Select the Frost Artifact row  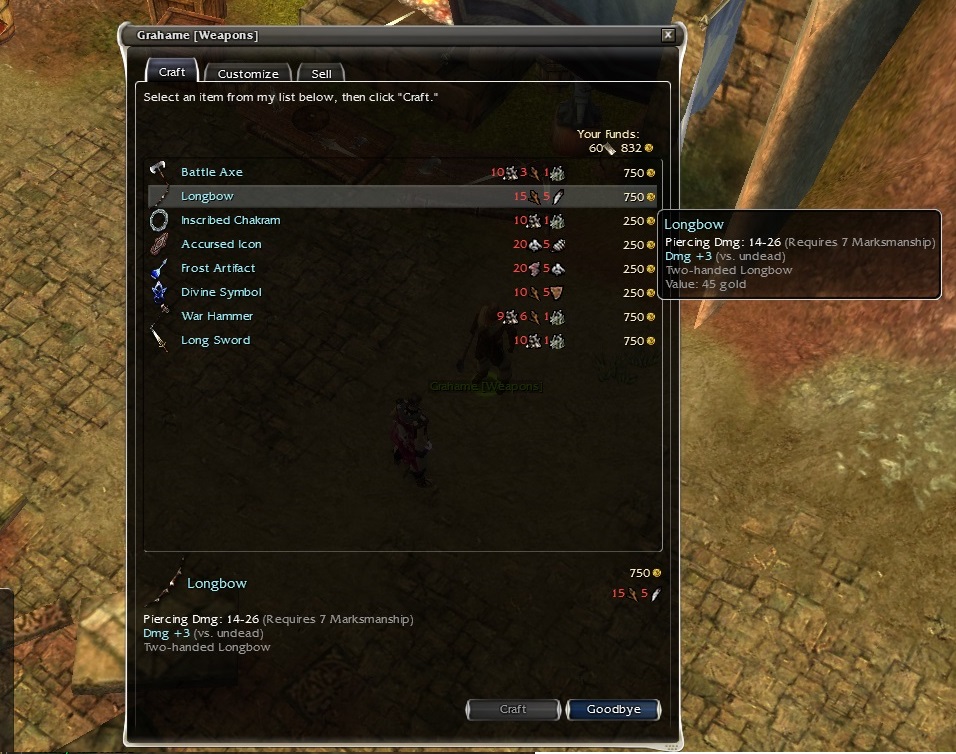(x=218, y=268)
